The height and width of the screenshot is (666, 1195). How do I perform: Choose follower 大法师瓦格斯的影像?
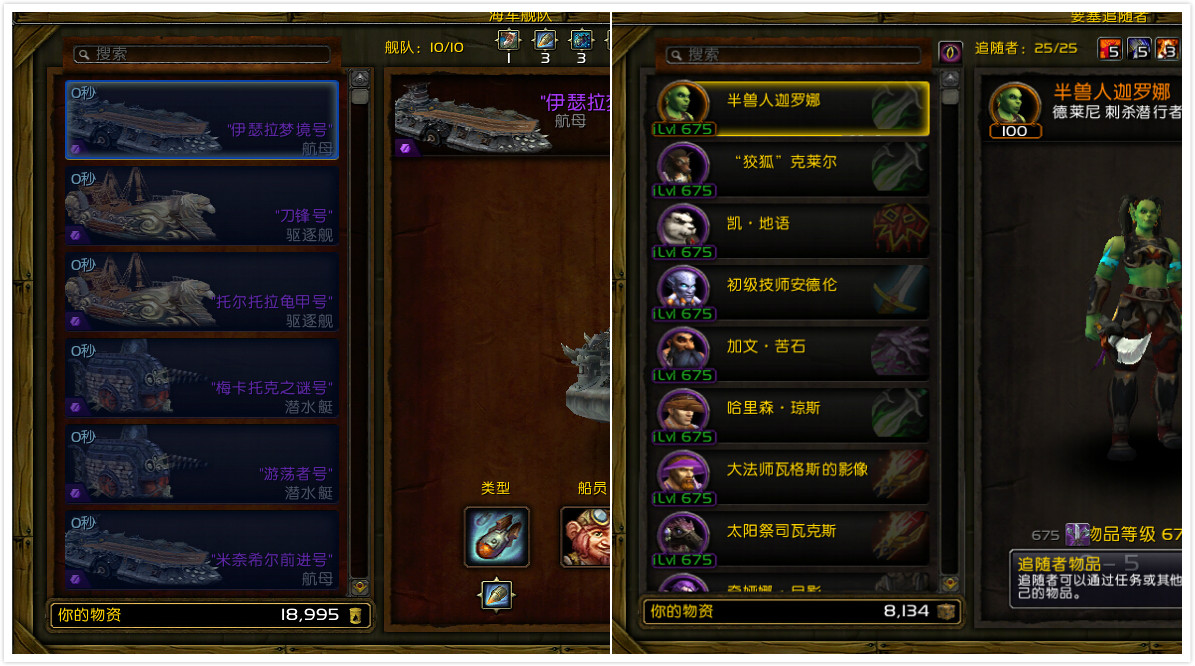(x=792, y=477)
